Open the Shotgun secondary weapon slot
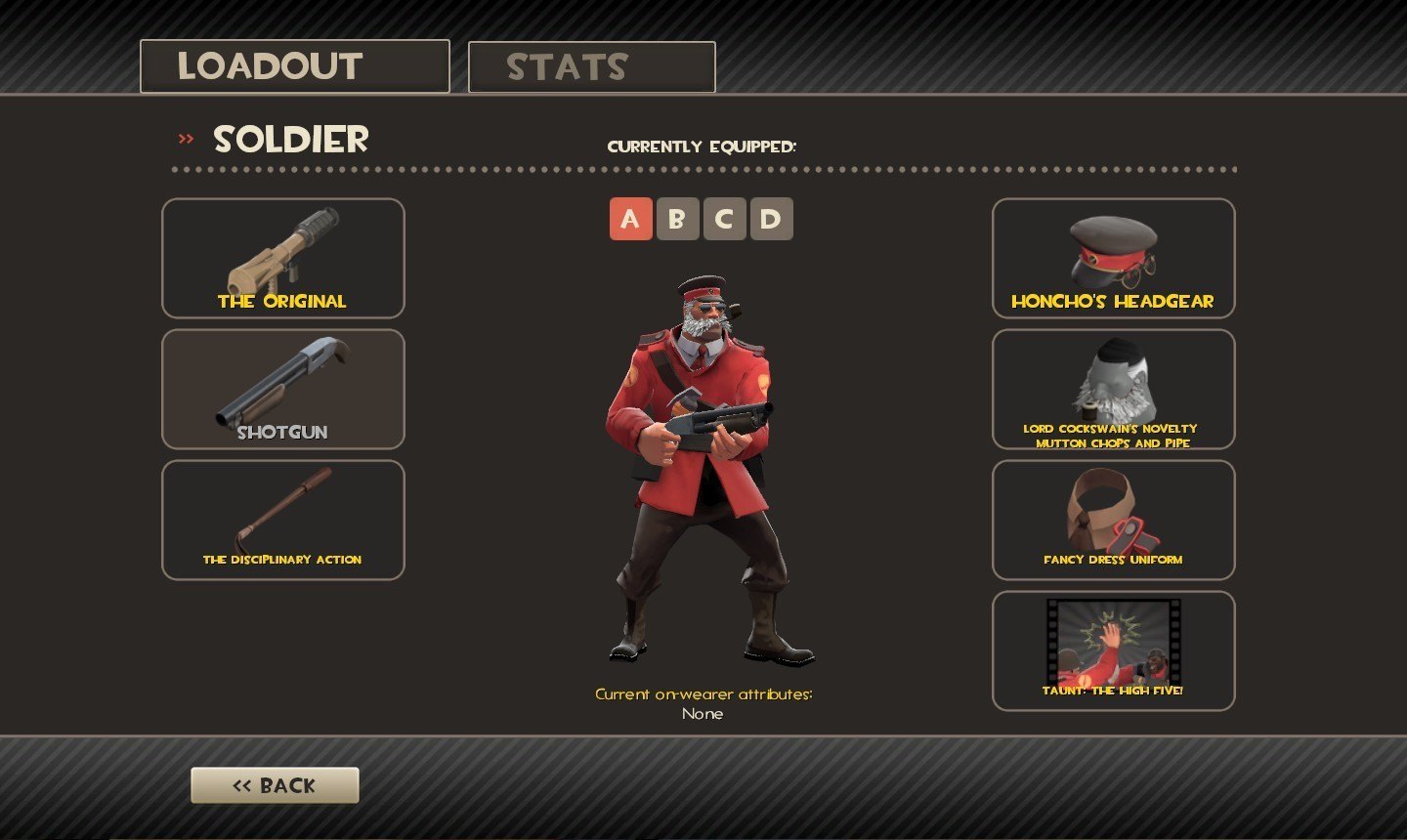The width and height of the screenshot is (1407, 840). (282, 389)
